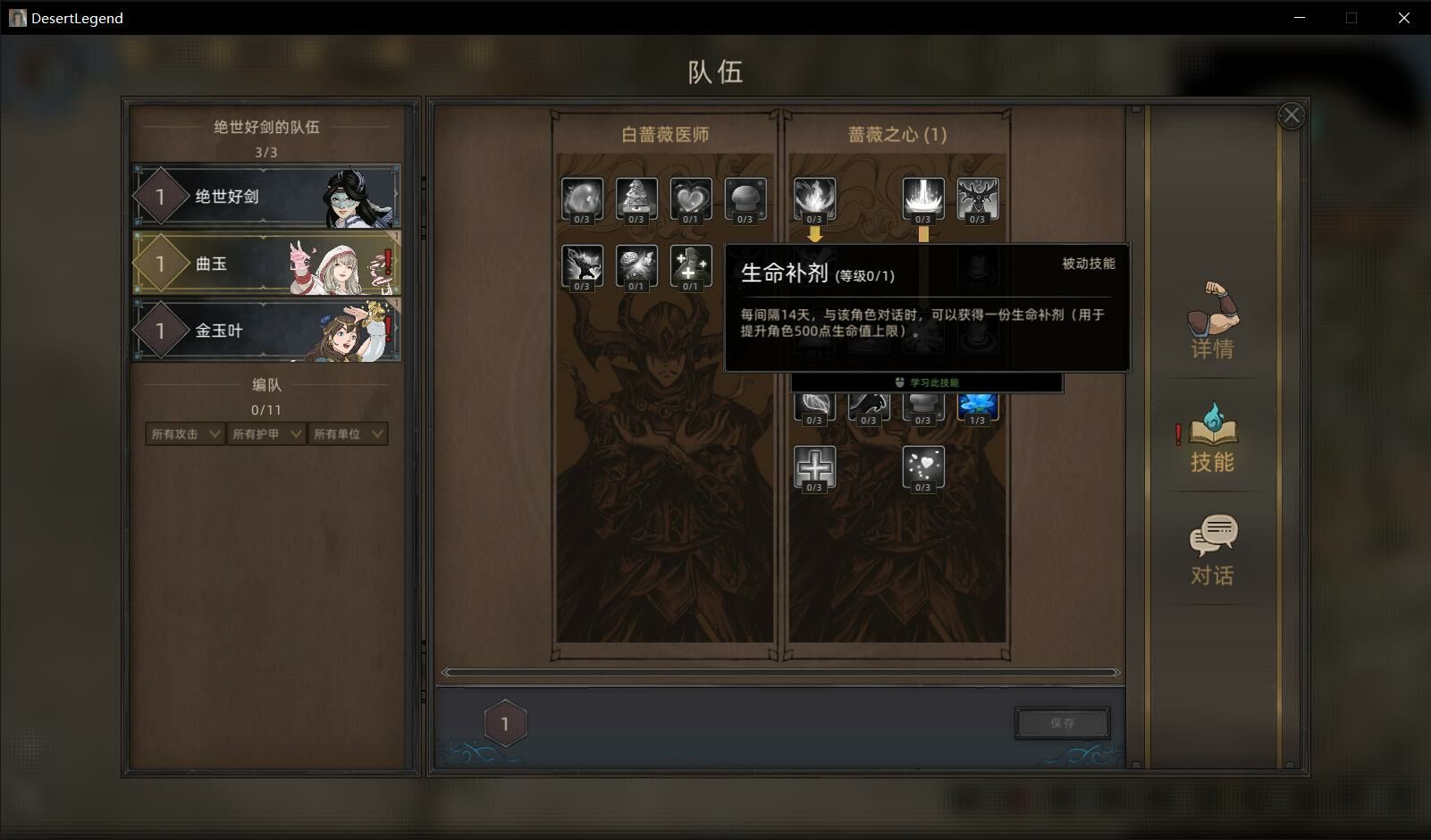Select party member 金玉叶
The width and height of the screenshot is (1431, 840).
click(x=265, y=331)
